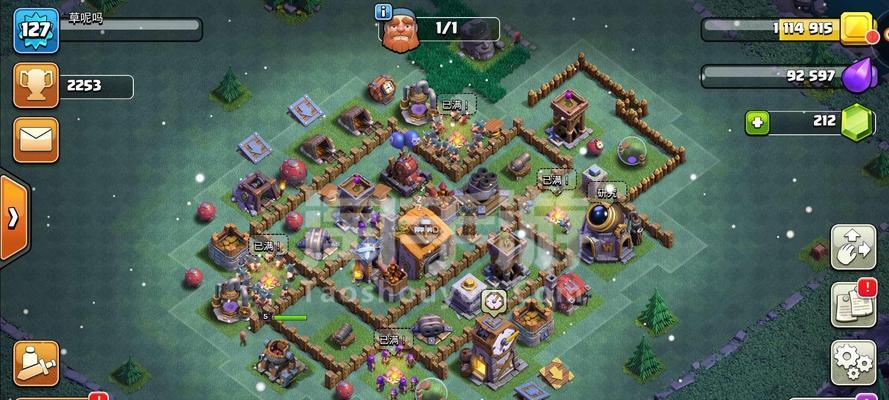Screen dimensions: 889x400
Task: Open the trophy league rankings
Action: [33, 86]
